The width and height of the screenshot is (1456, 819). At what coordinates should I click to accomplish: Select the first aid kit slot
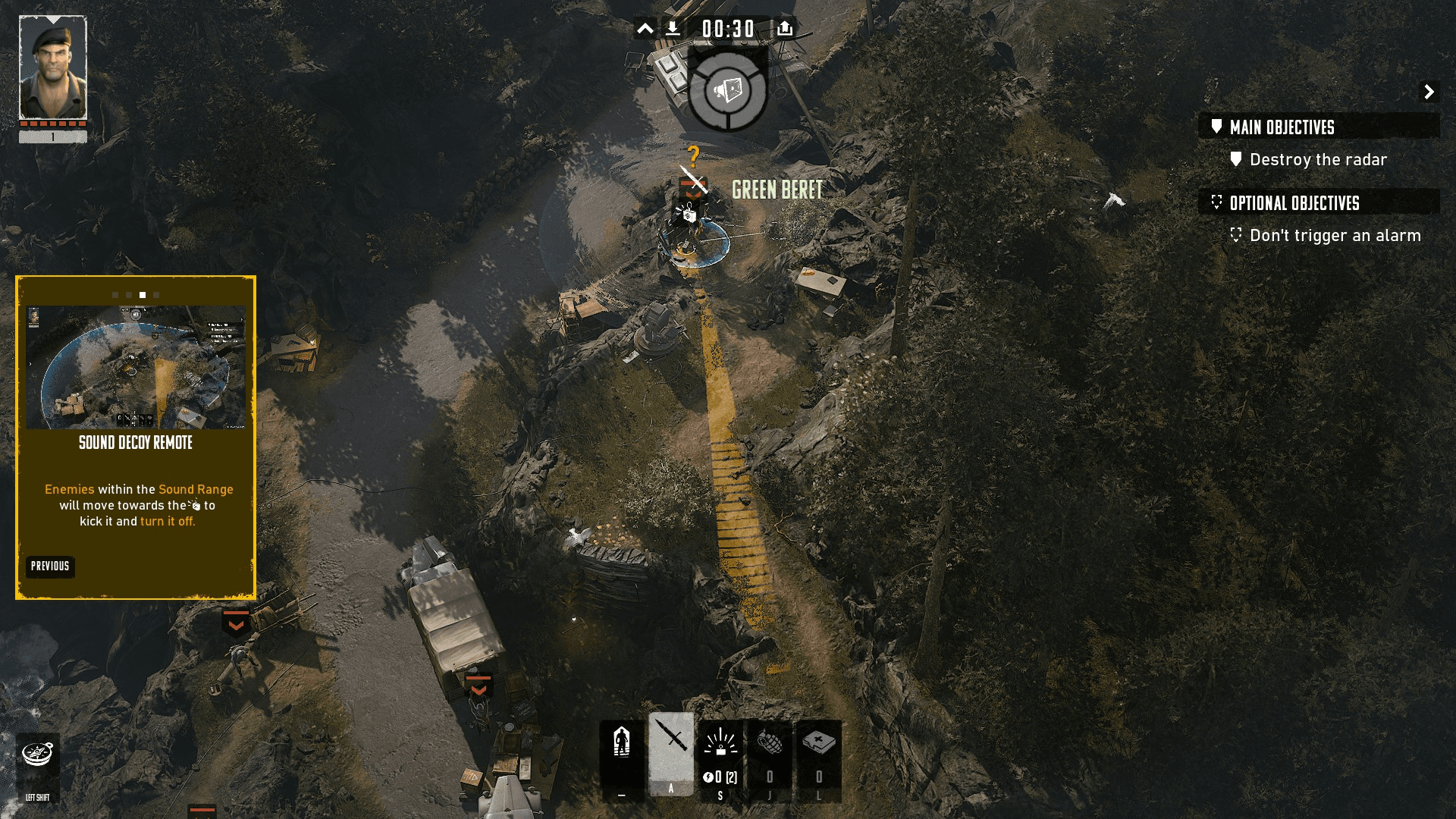819,755
